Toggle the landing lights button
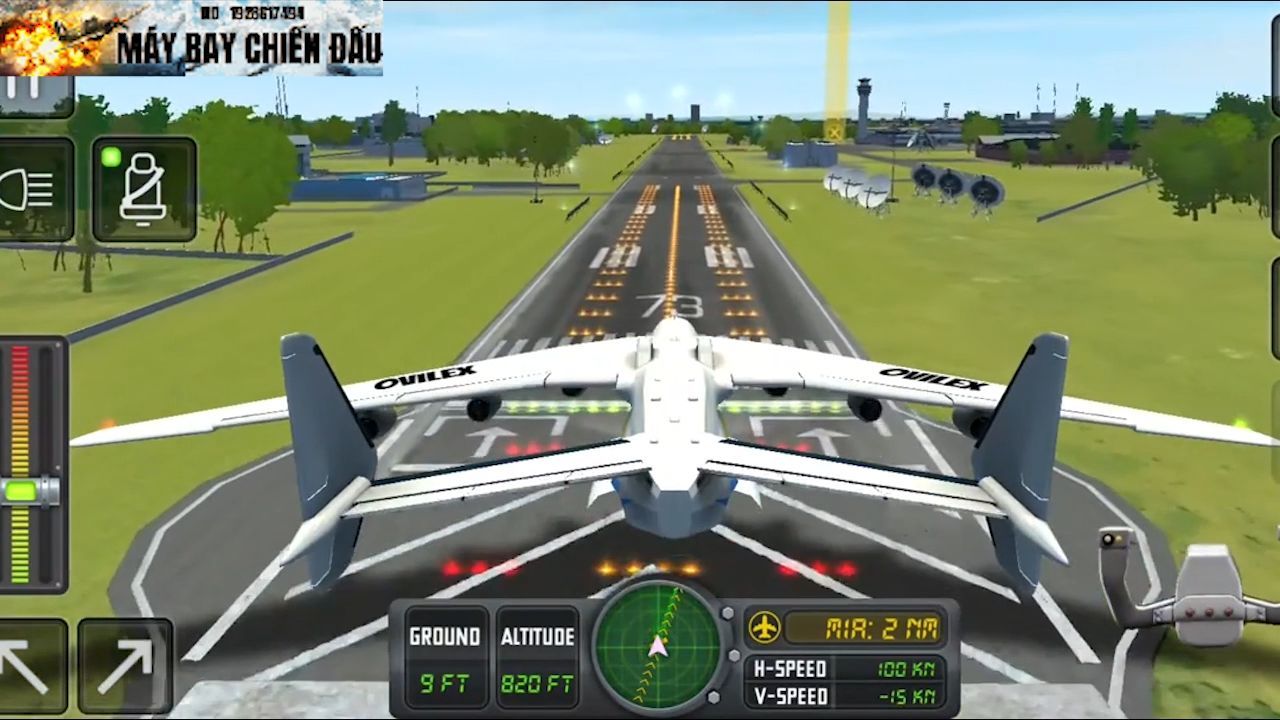 tap(32, 190)
